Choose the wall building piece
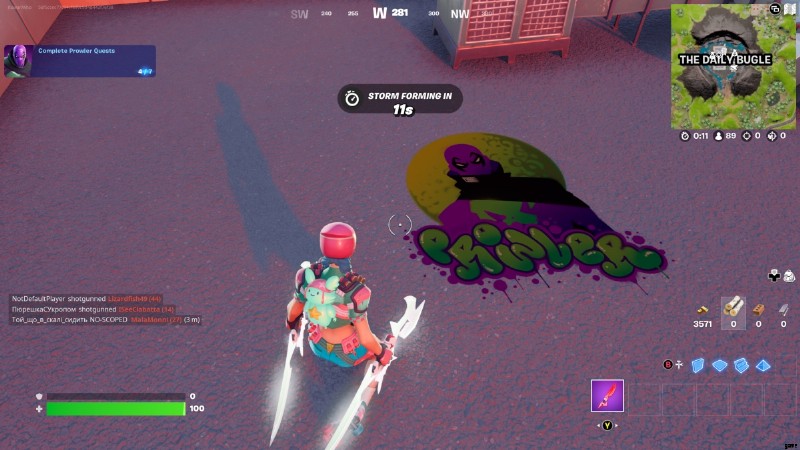 pyautogui.click(x=698, y=365)
